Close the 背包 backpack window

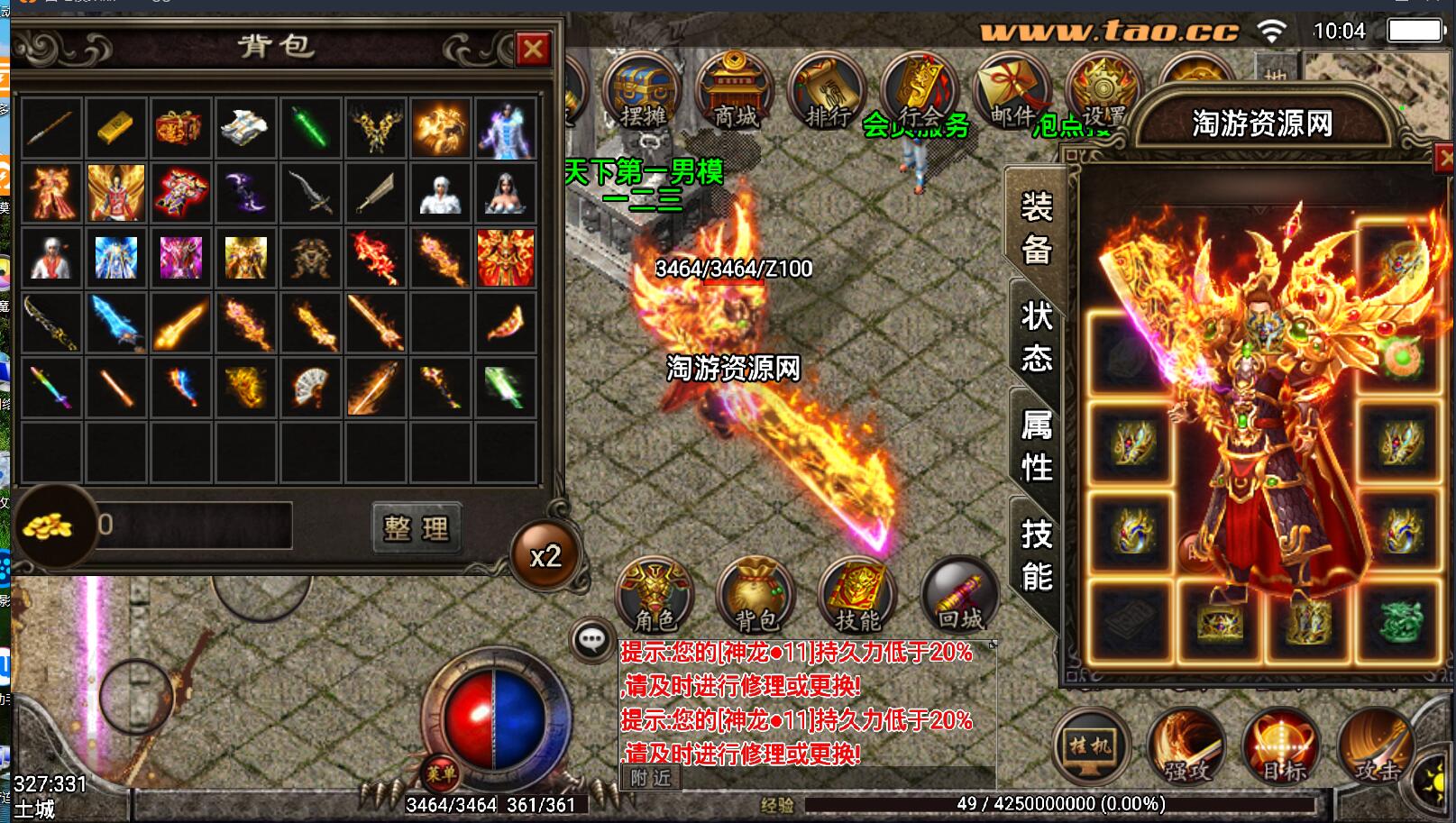point(533,48)
